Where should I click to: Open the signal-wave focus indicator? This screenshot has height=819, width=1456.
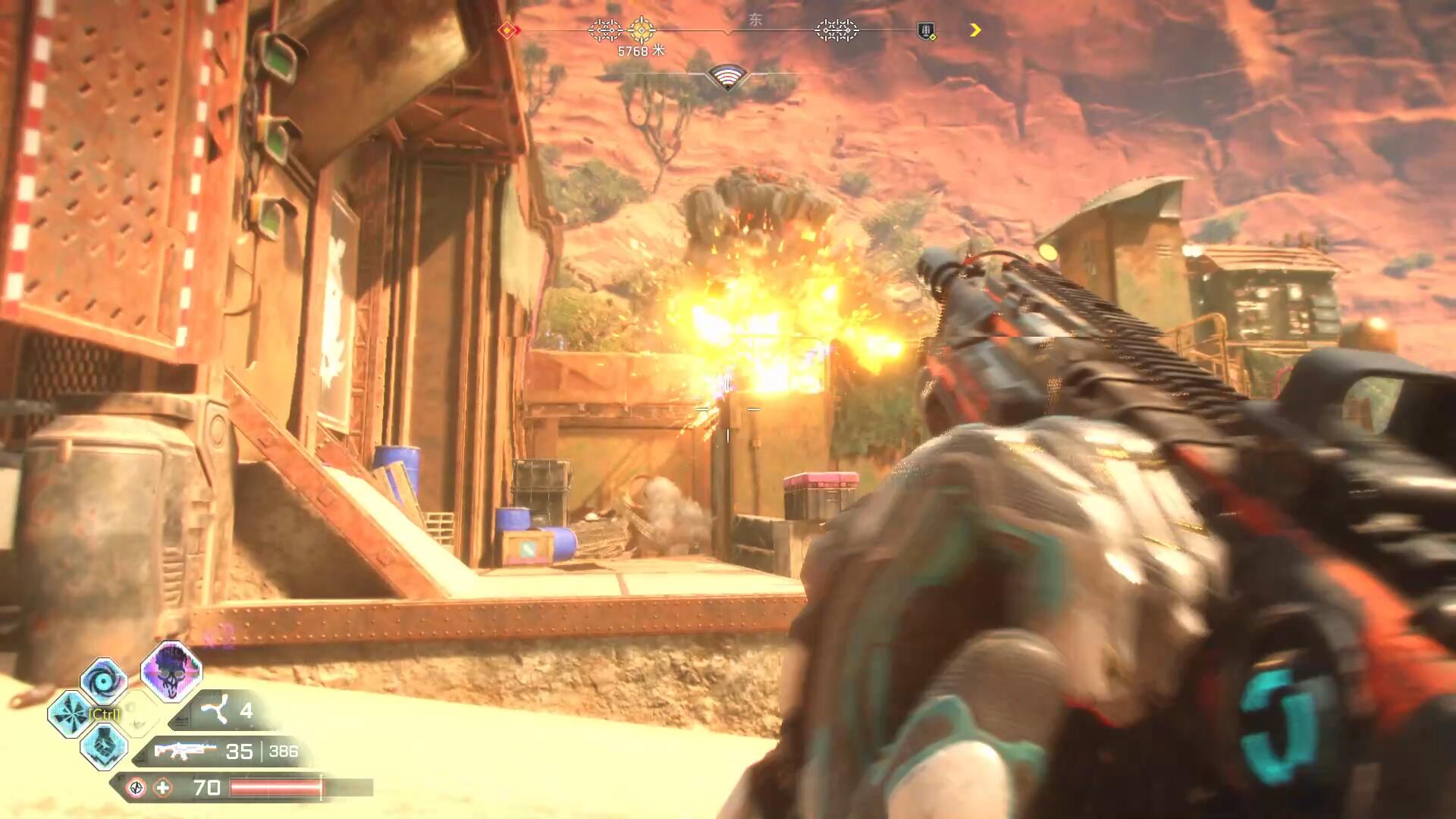727,77
